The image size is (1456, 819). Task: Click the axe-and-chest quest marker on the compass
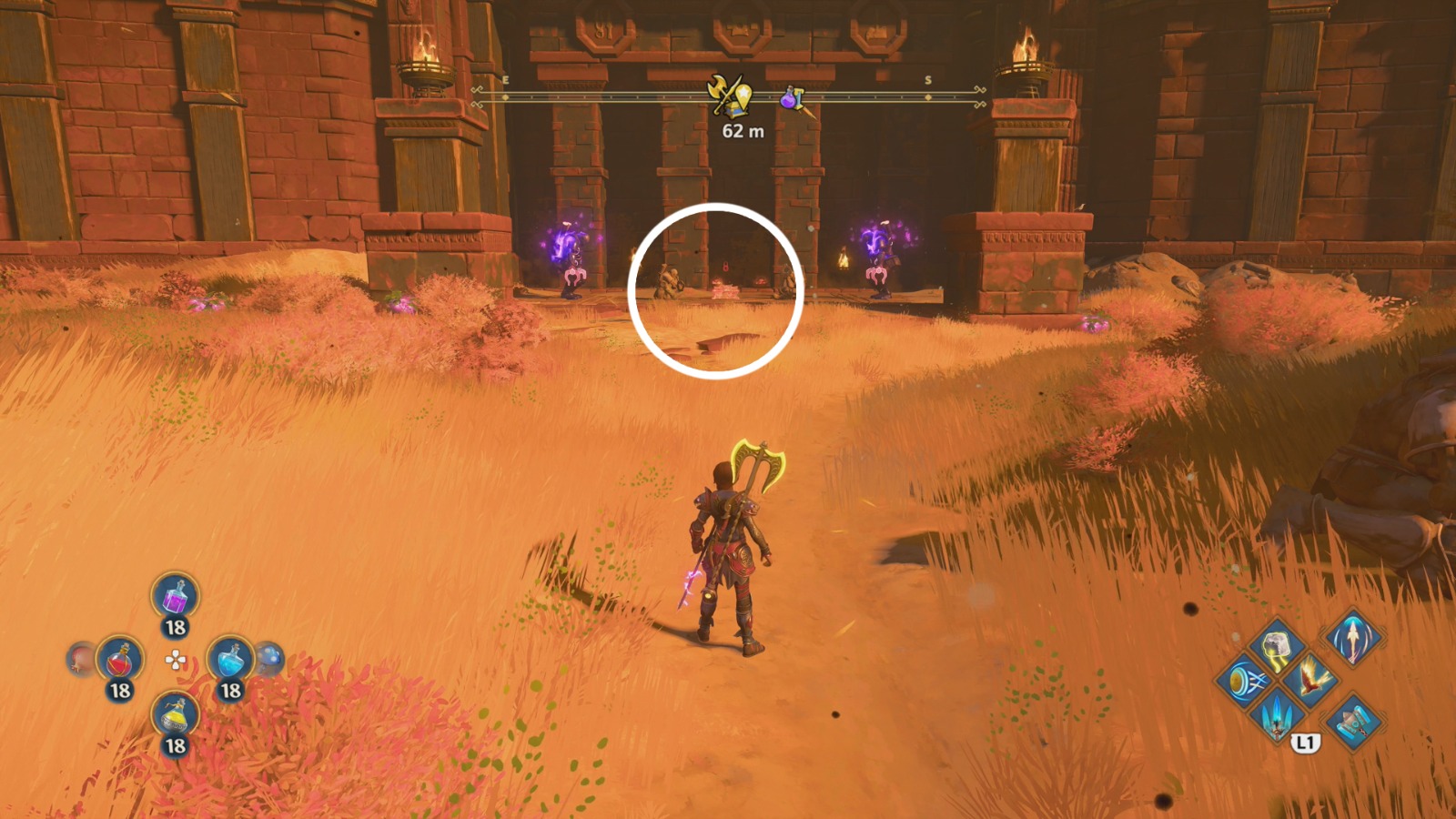(x=729, y=96)
